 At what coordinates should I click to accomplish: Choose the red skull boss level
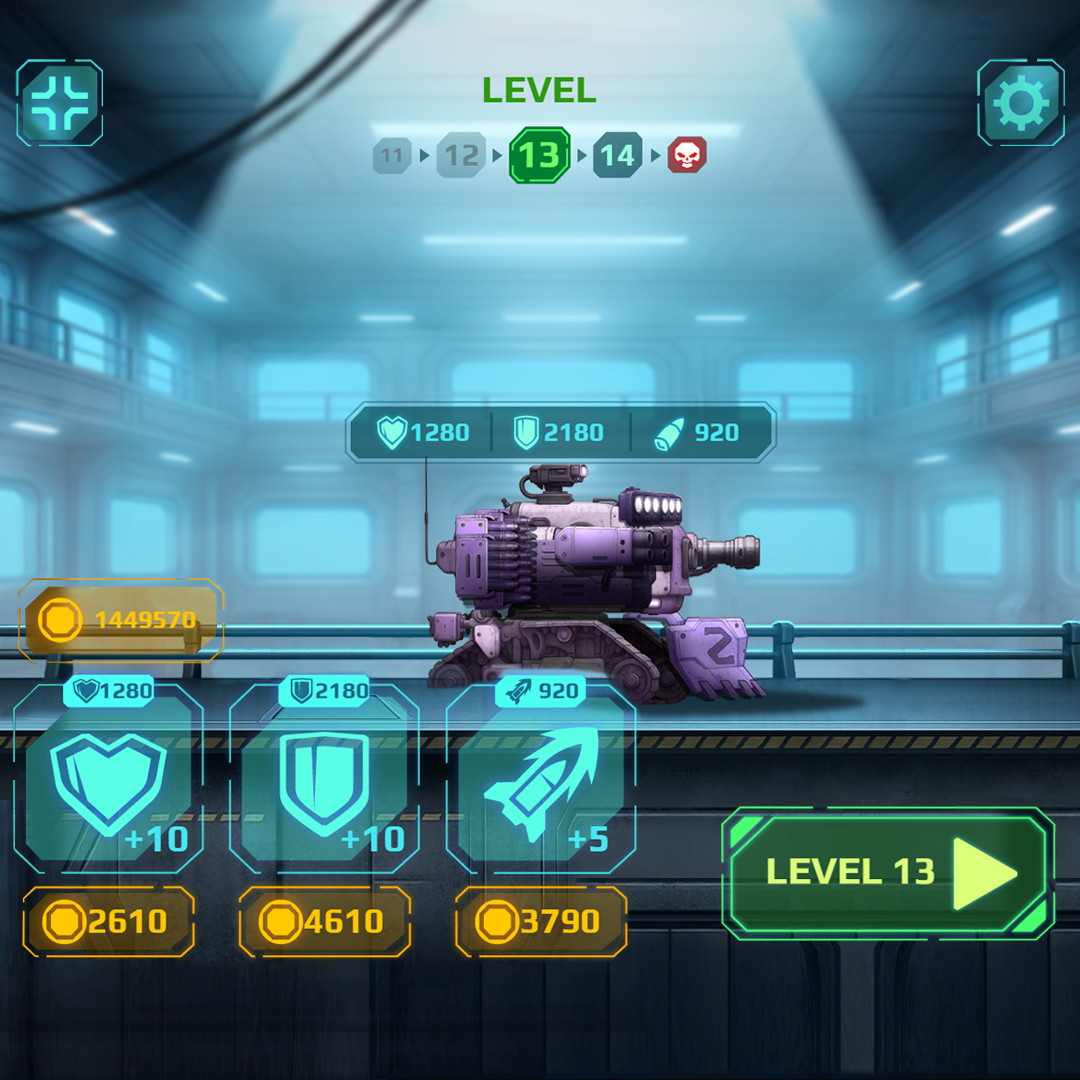point(687,155)
